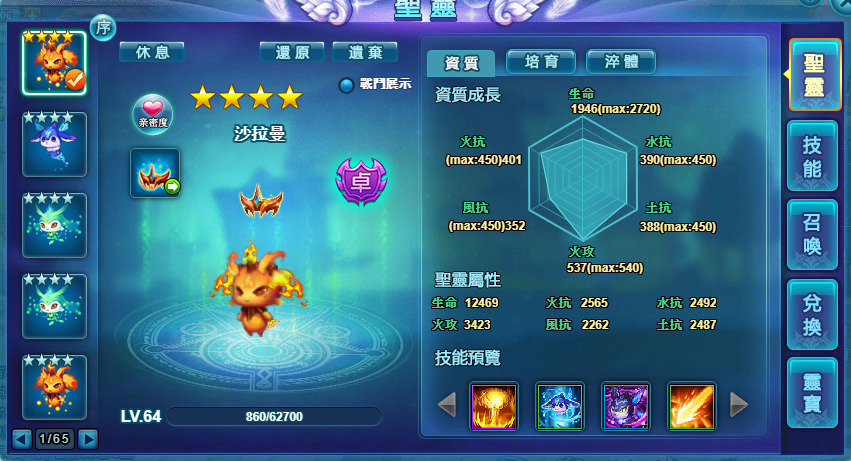Viewport: 851px width, 461px height.
Task: Select the fire explosion skill icon
Action: click(494, 406)
